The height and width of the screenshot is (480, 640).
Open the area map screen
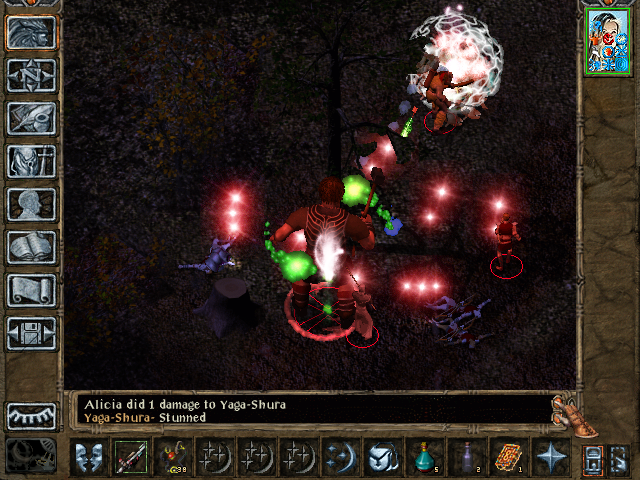tap(32, 75)
